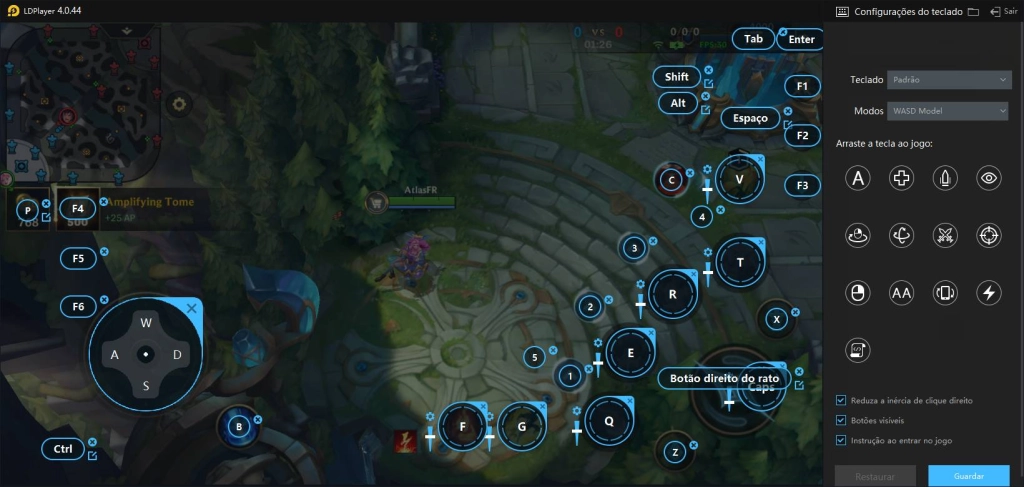Open the minimap in the corner

point(75,97)
